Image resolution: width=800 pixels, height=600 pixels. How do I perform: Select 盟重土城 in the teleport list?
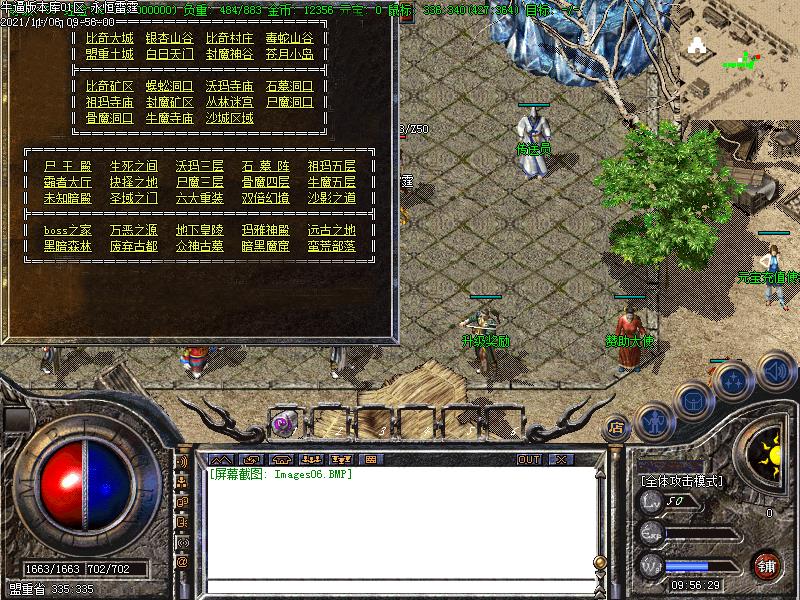click(x=109, y=55)
